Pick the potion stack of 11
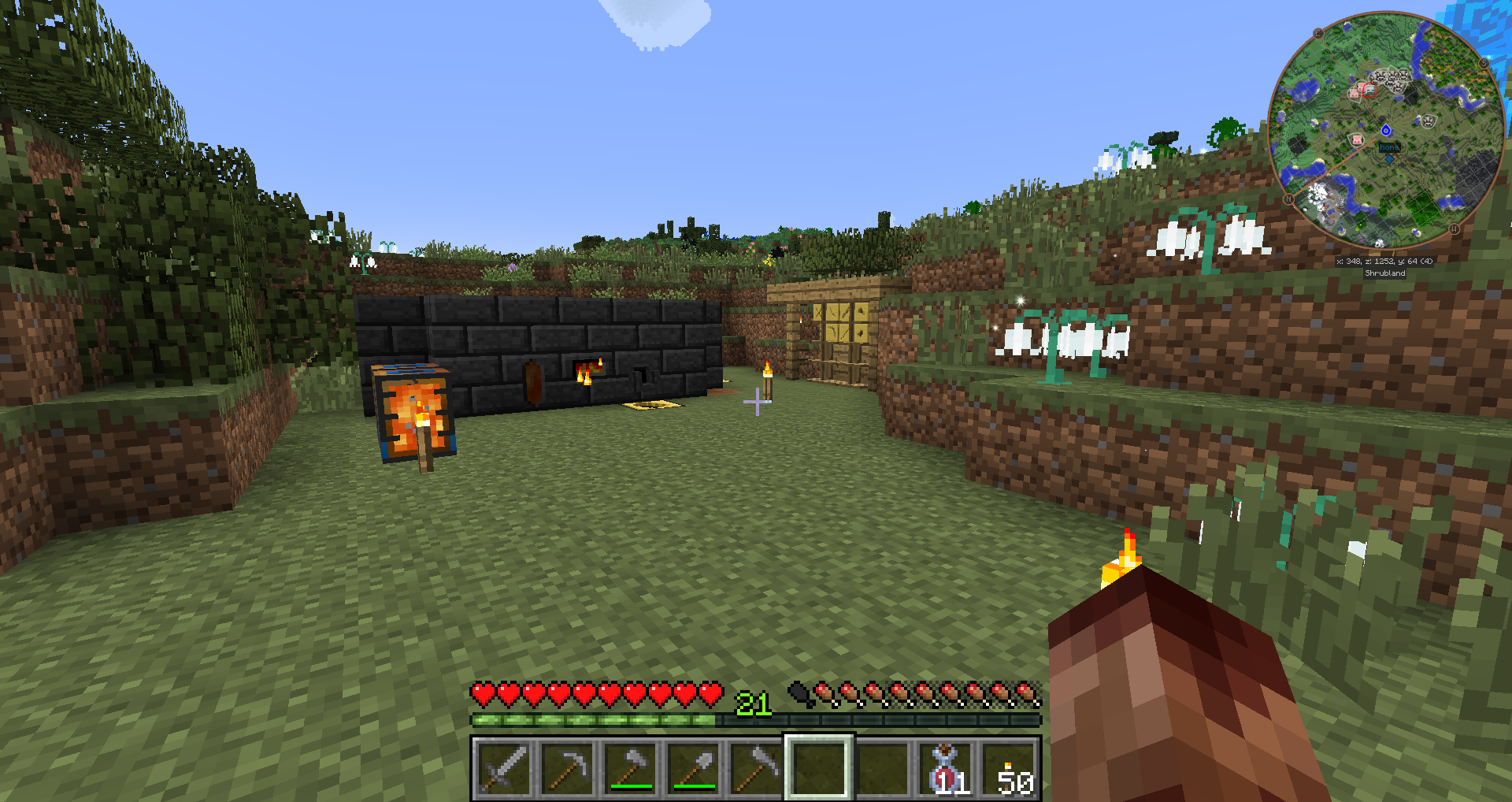The image size is (1512, 802). coord(947,768)
